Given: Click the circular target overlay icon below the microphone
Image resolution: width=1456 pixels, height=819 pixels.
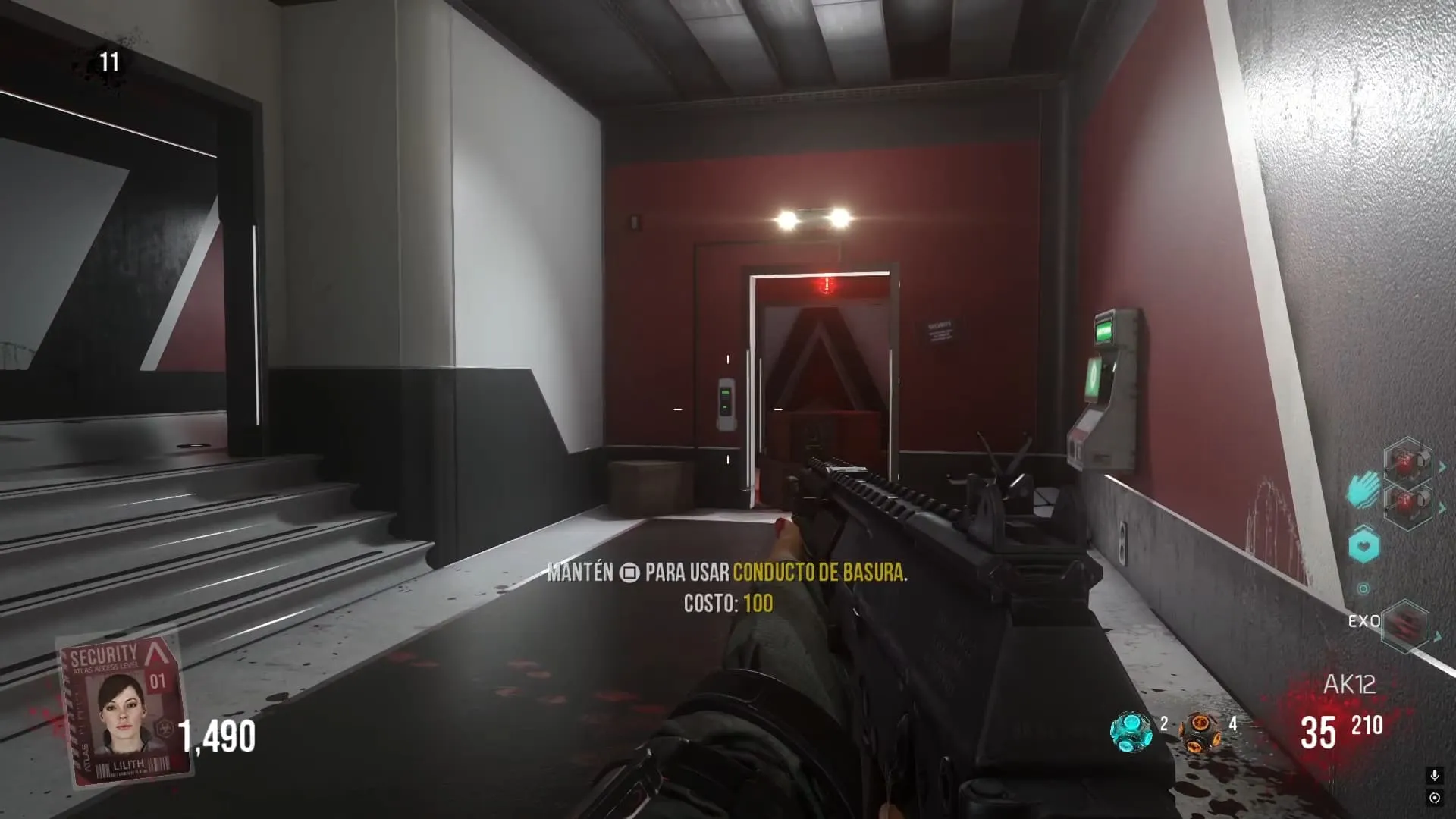Looking at the screenshot, I should [1434, 798].
